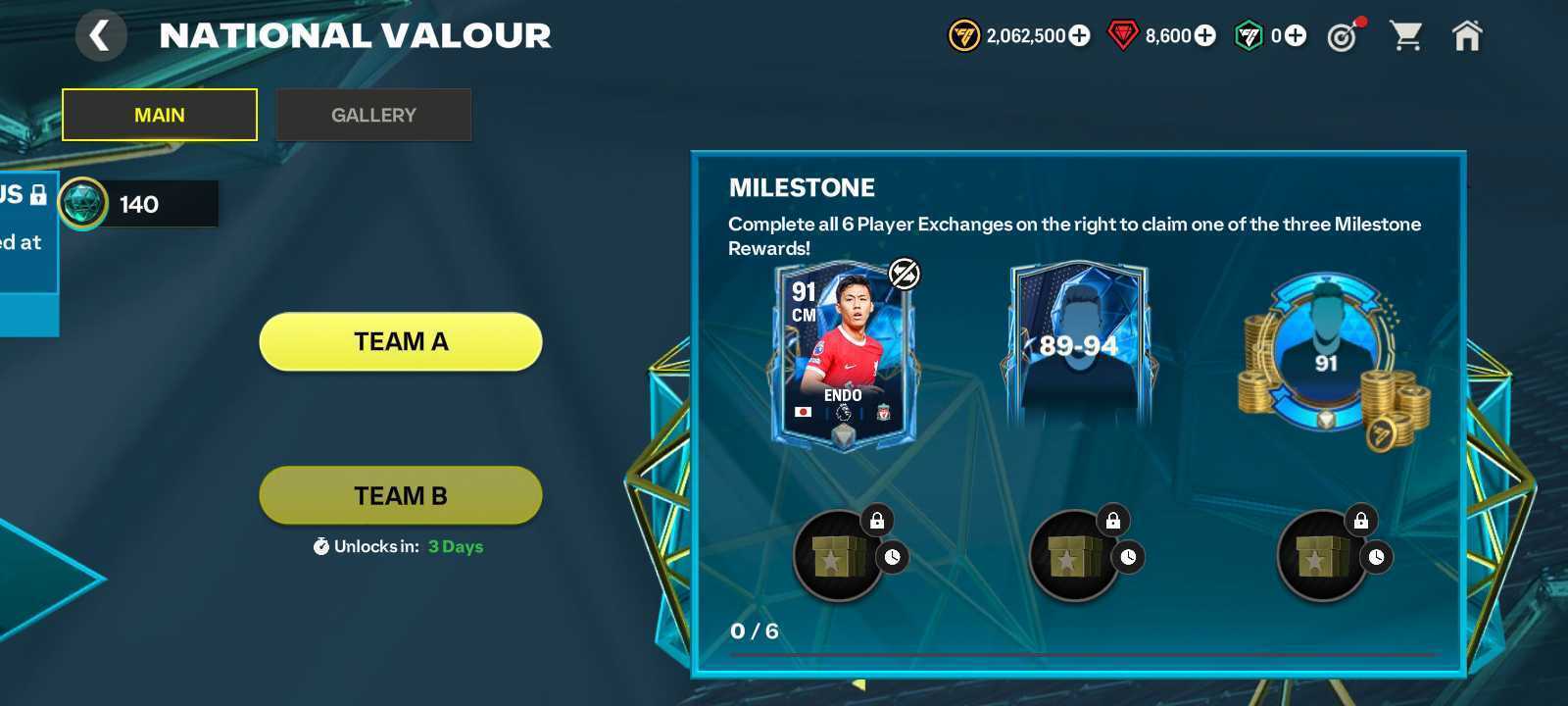
Task: Select the locked TEAM B option
Action: [x=400, y=495]
